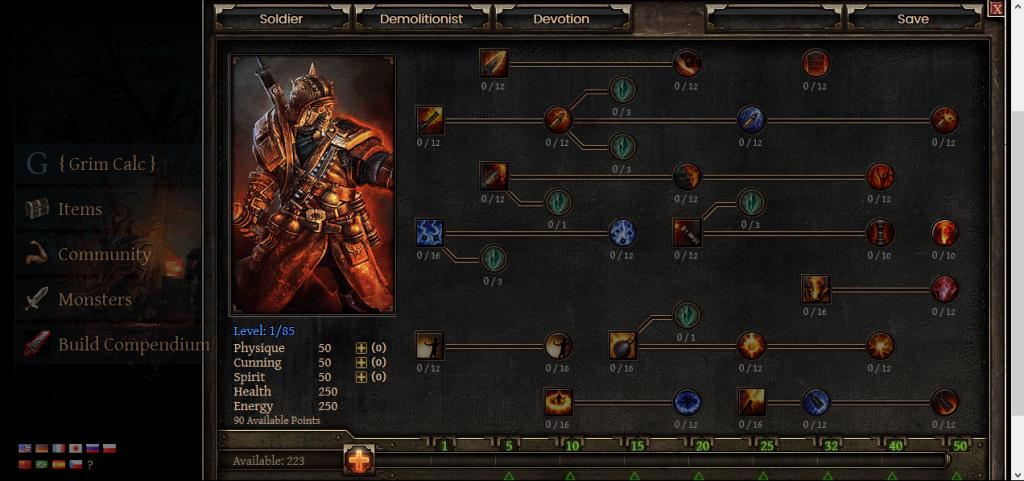Choose the Brazilian flag language
The width and height of the screenshot is (1024, 481).
[x=41, y=464]
